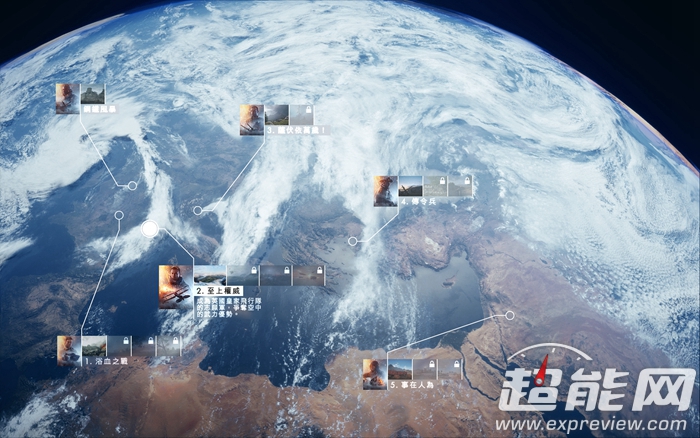
Task: Select war story 5. 事在人為 portrait
Action: [x=375, y=374]
